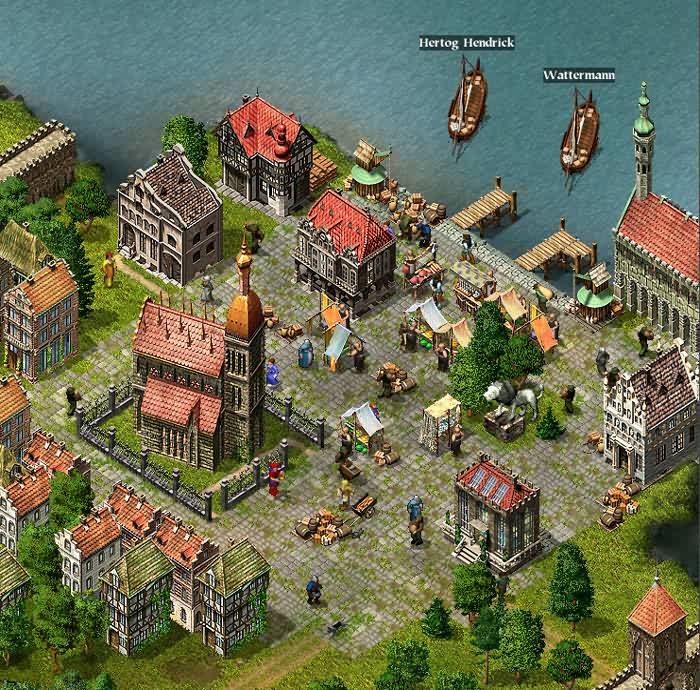Select the ship labeled Wattermann
700x690 pixels.
579,135
